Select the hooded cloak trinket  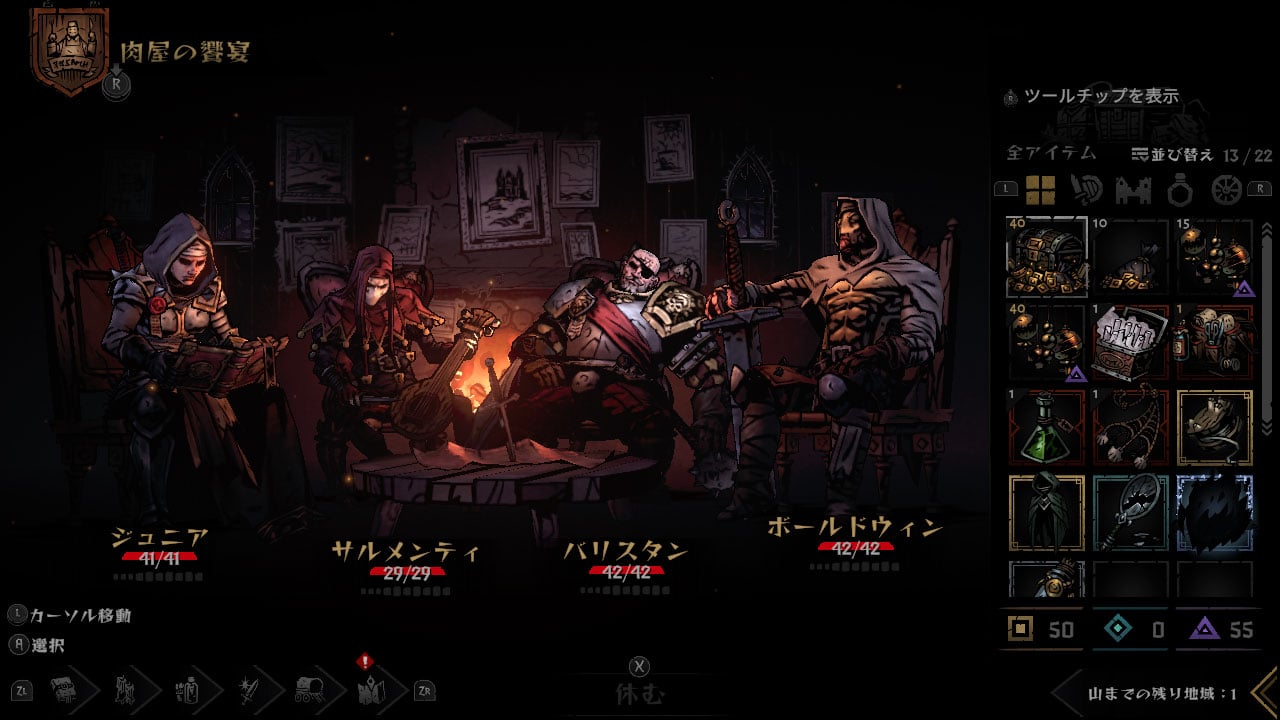point(1046,513)
